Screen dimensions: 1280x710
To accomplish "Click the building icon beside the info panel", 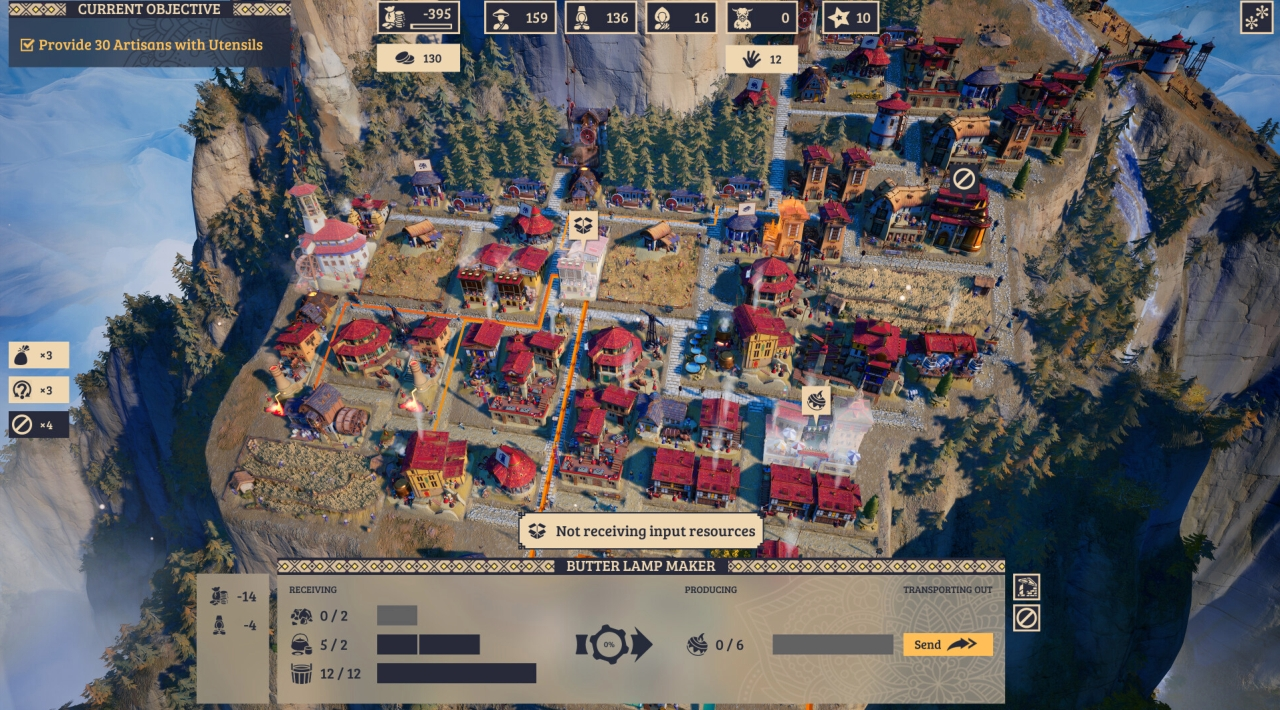I will click(x=1026, y=587).
